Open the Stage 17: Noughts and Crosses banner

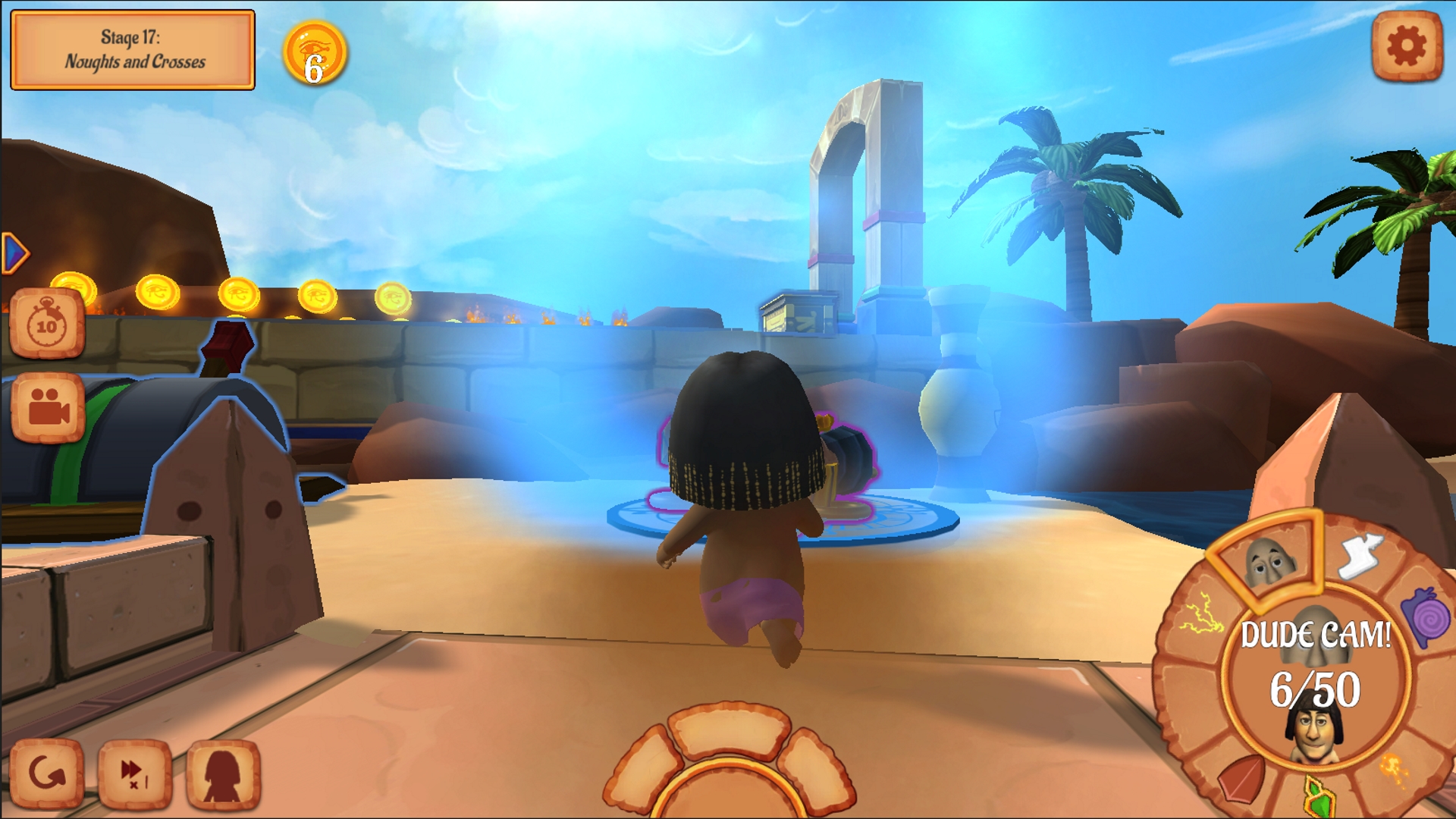133,48
